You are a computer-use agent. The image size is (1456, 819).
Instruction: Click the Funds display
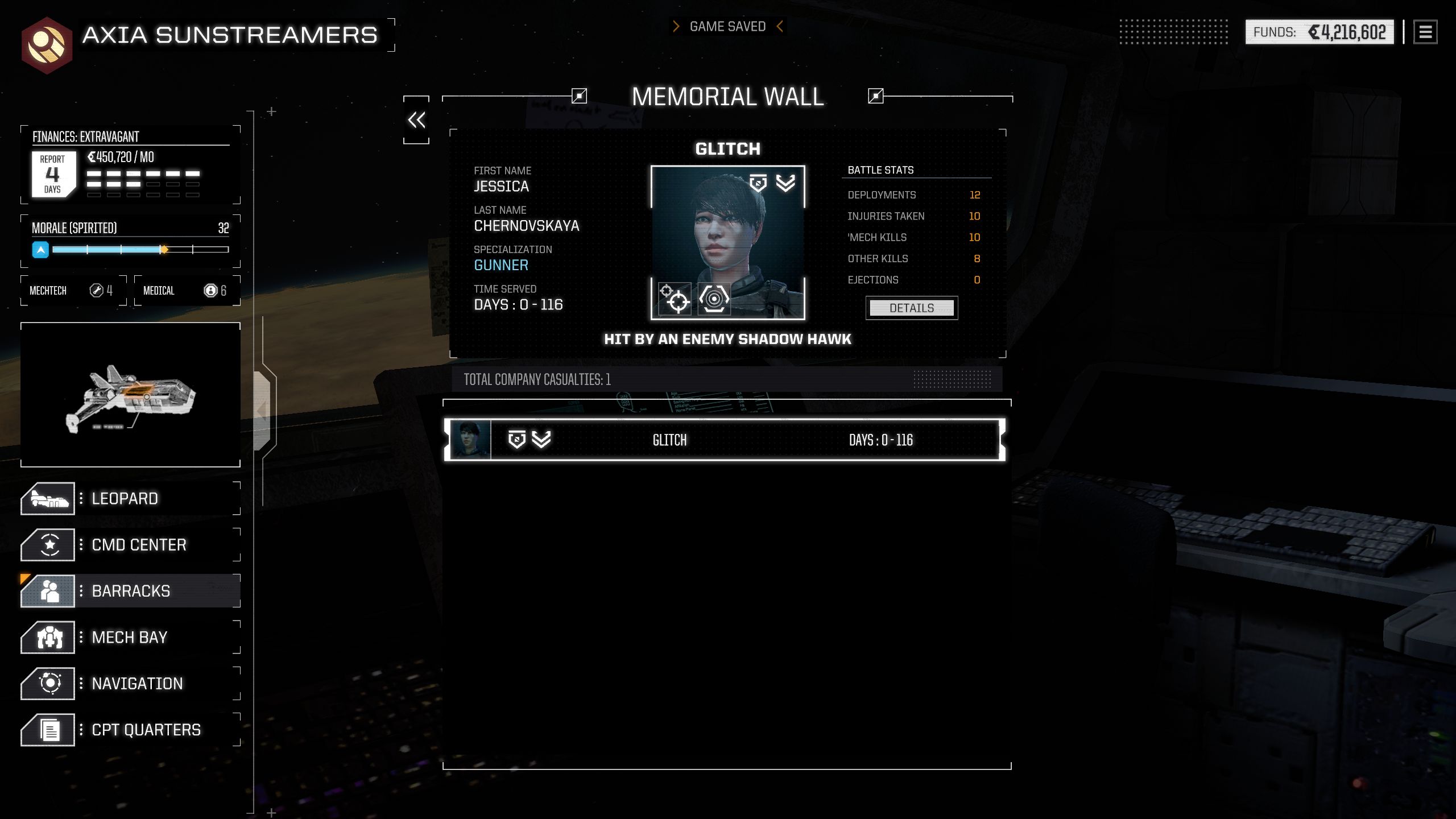[x=1319, y=32]
